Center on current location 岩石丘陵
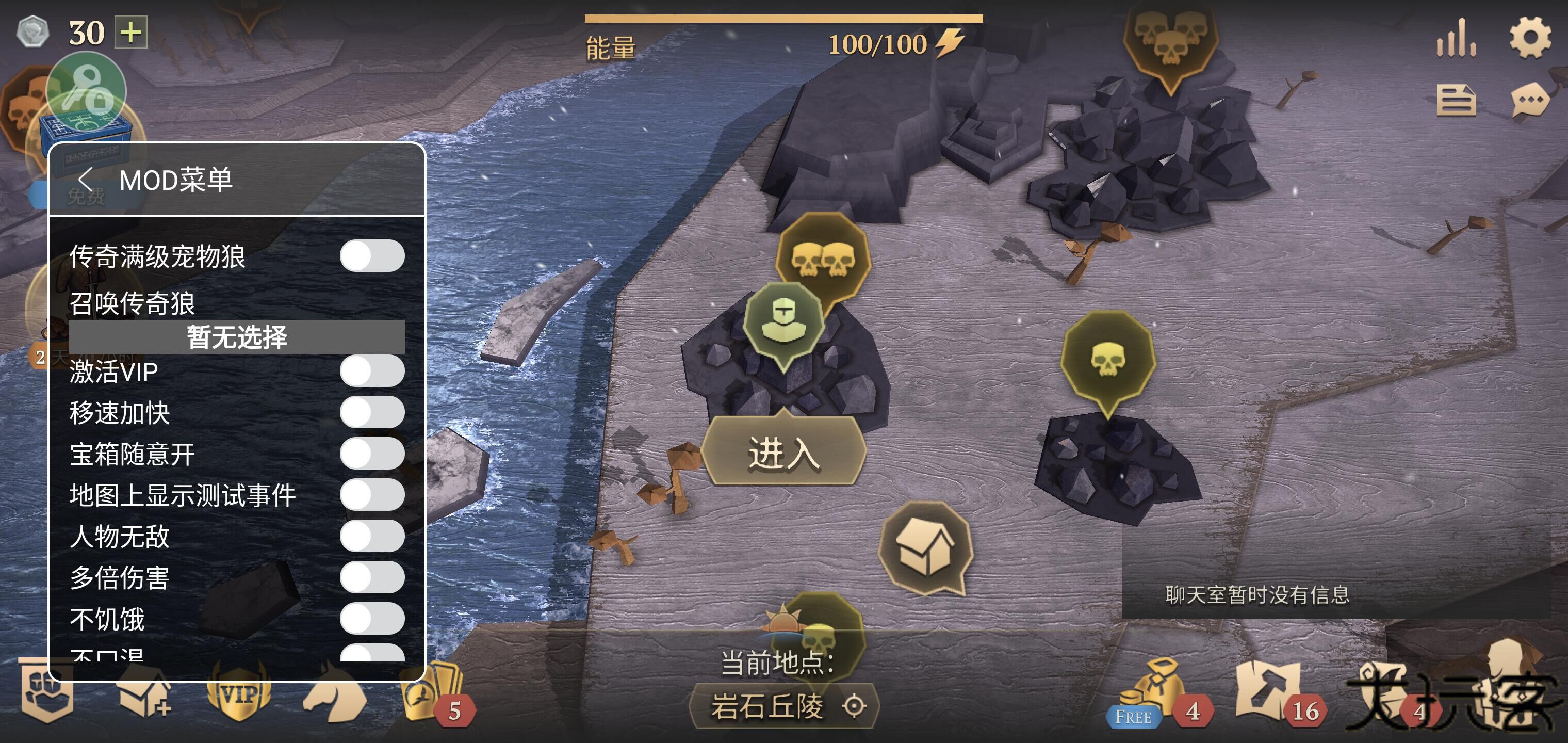This screenshot has width=1568, height=743. 854,706
